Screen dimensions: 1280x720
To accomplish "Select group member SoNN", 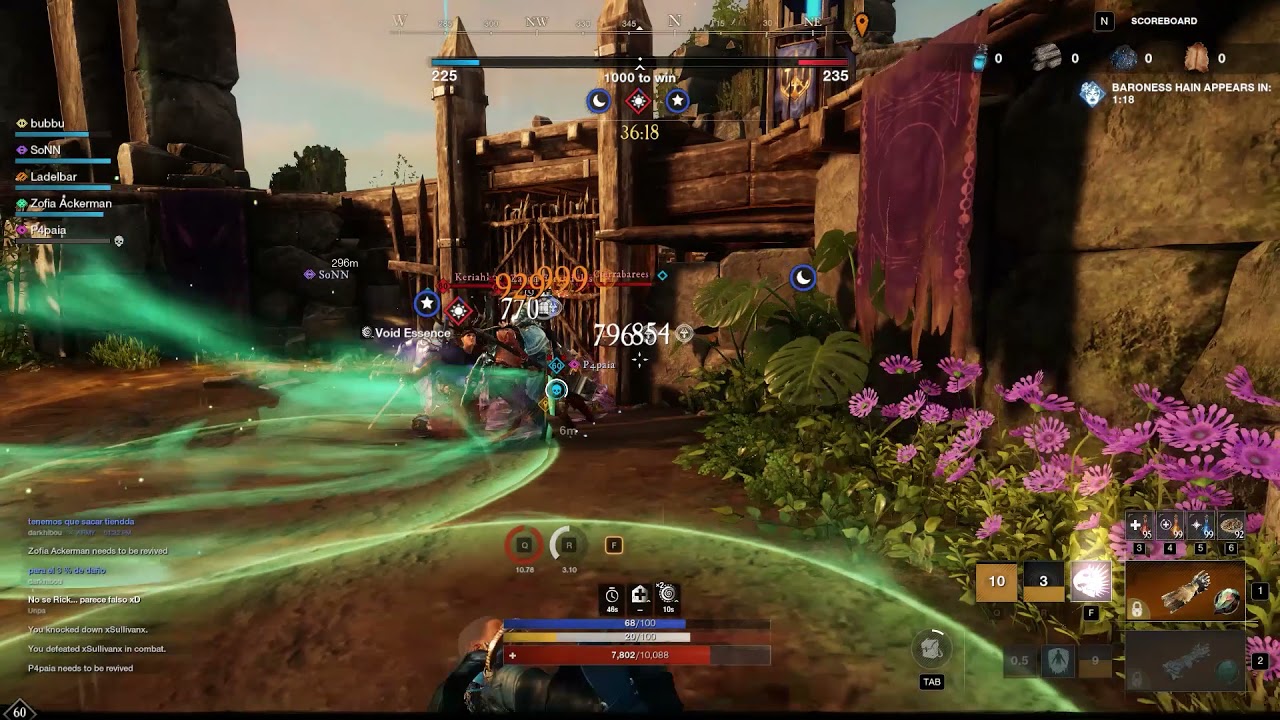I will pyautogui.click(x=45, y=150).
